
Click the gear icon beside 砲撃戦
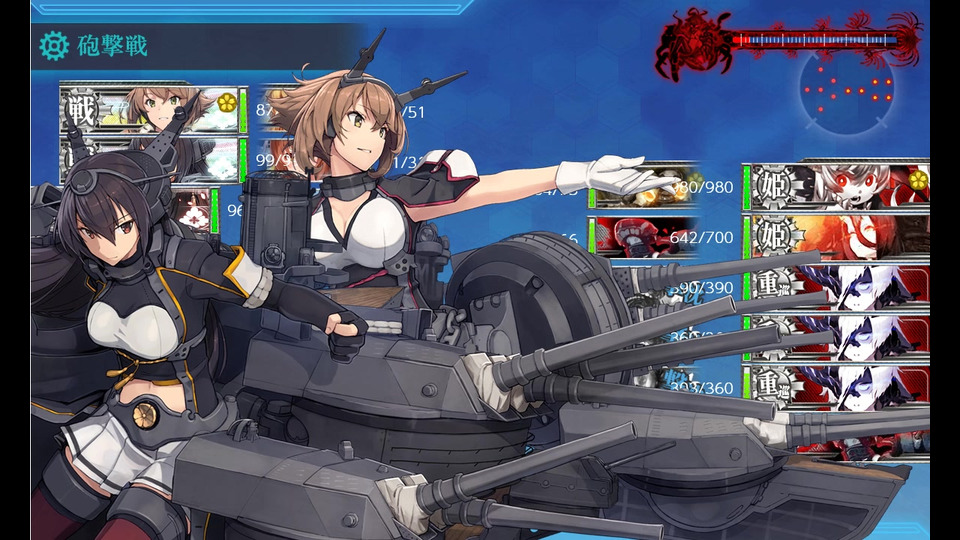tap(54, 45)
